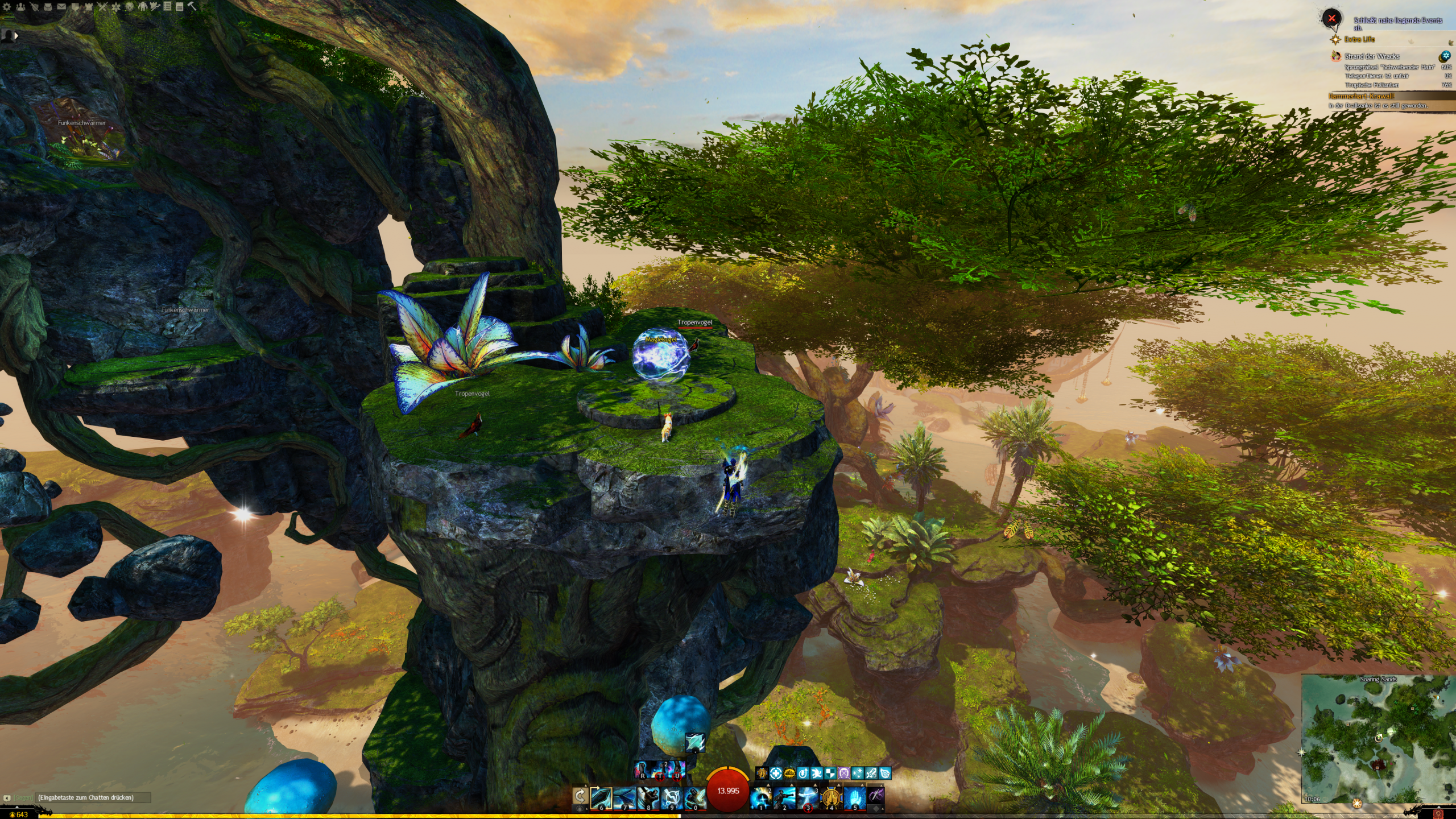The height and width of the screenshot is (819, 1456).
Task: Open the game menu gear icon
Action: point(7,7)
